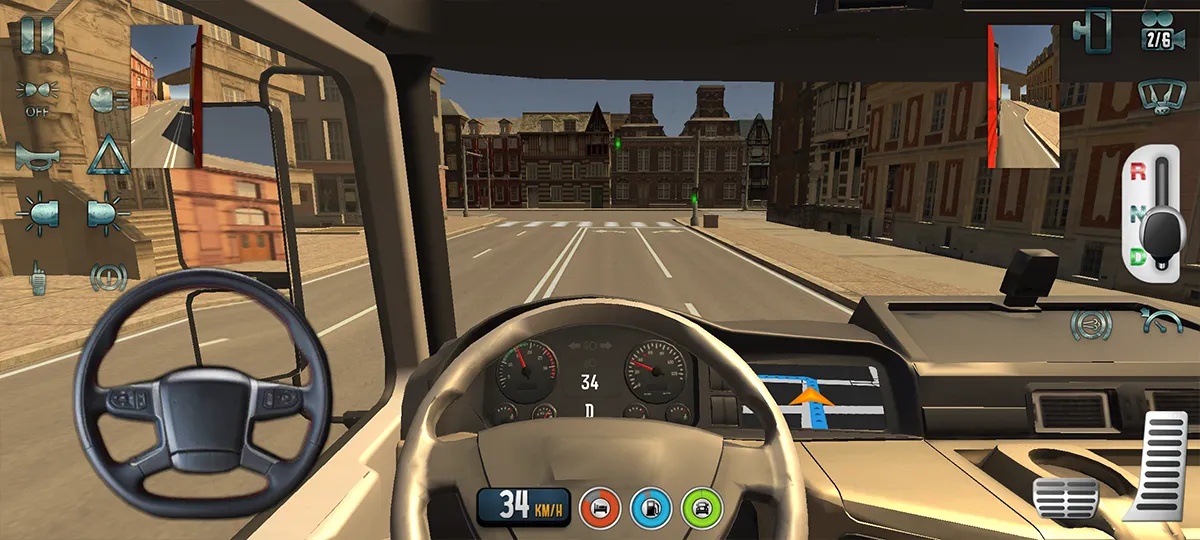Tap the gas pedal
Image resolution: width=1200 pixels, height=540 pixels.
coord(1157,465)
